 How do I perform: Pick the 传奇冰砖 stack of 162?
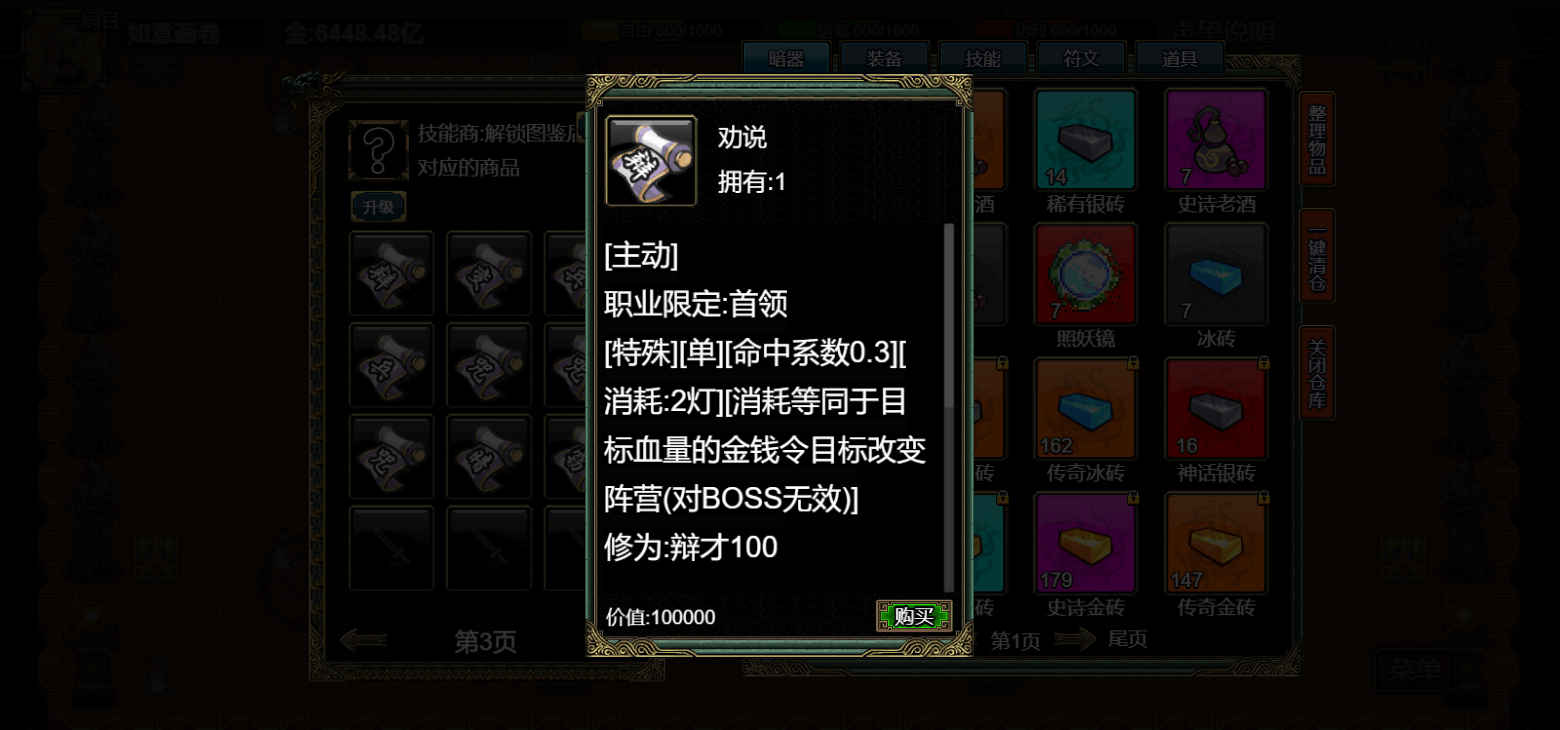[x=1085, y=407]
